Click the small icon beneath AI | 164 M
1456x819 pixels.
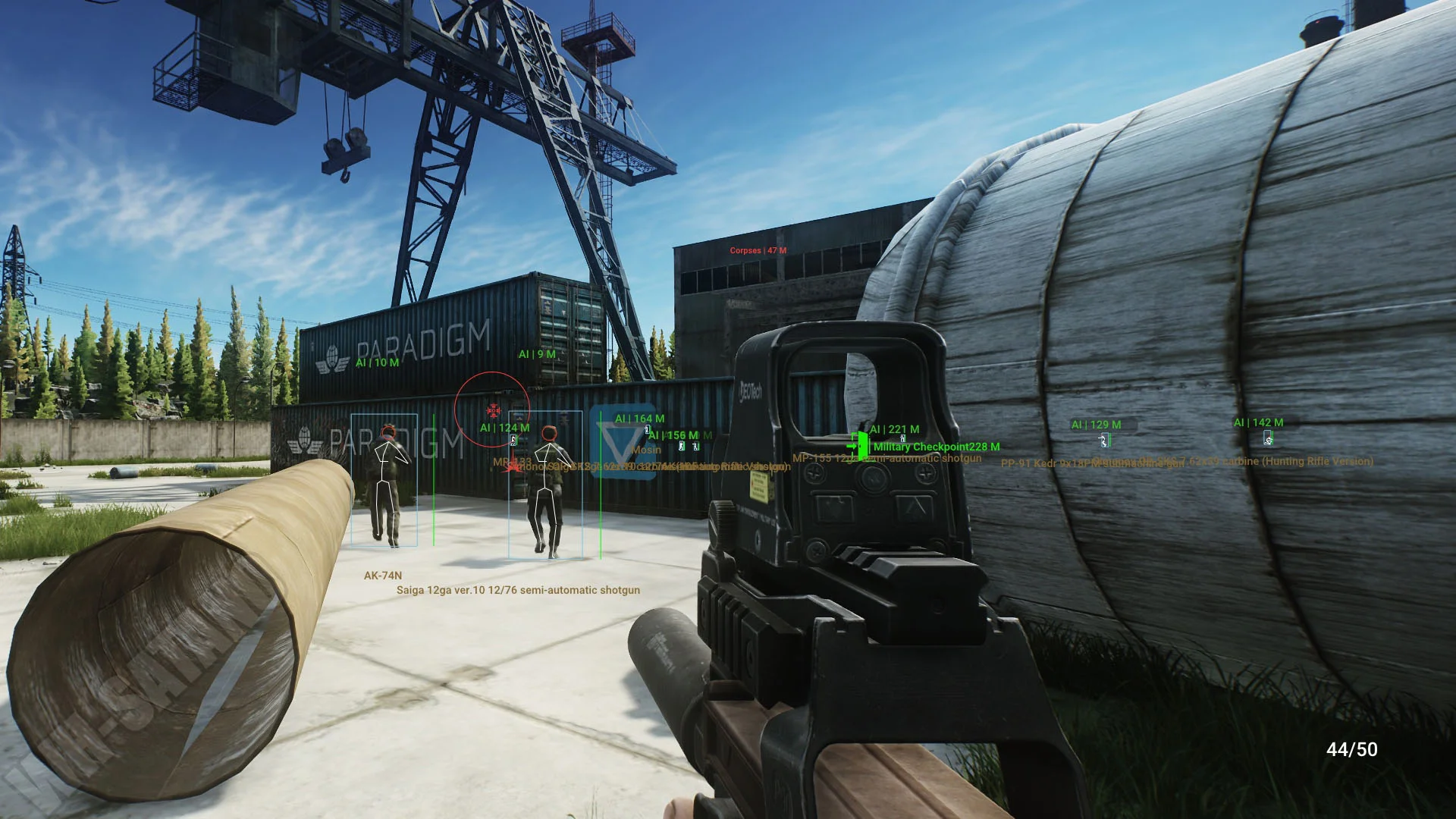tap(648, 429)
